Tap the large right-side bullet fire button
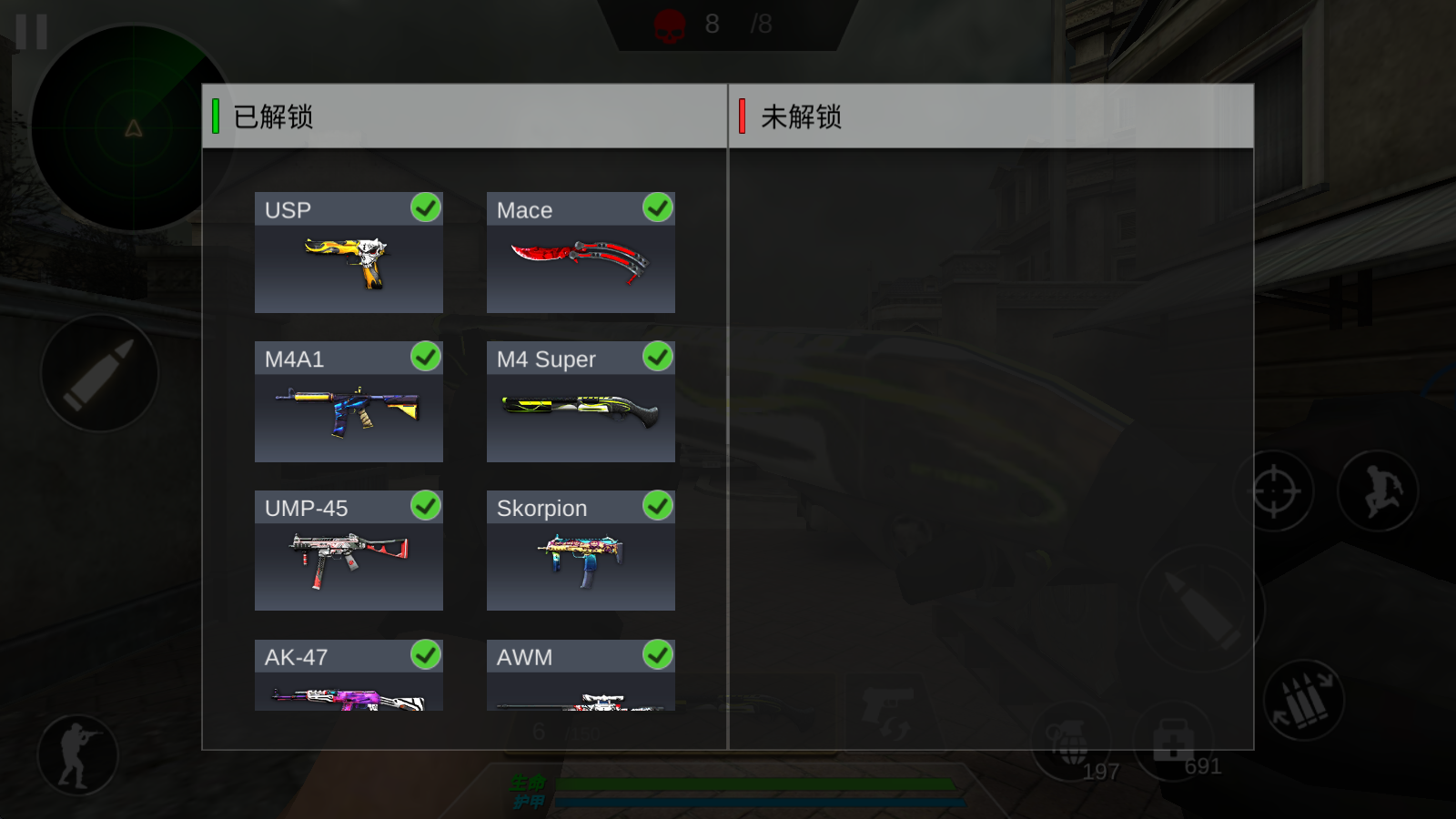 click(1201, 609)
